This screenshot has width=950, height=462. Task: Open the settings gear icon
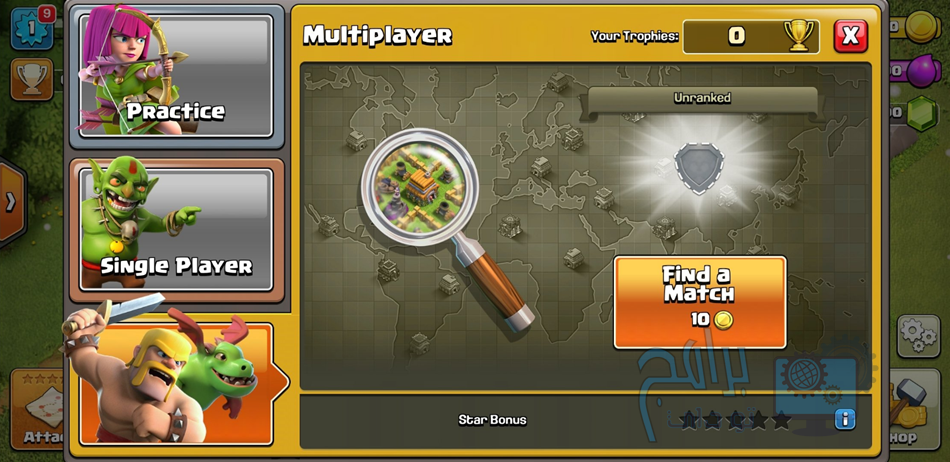coord(917,336)
